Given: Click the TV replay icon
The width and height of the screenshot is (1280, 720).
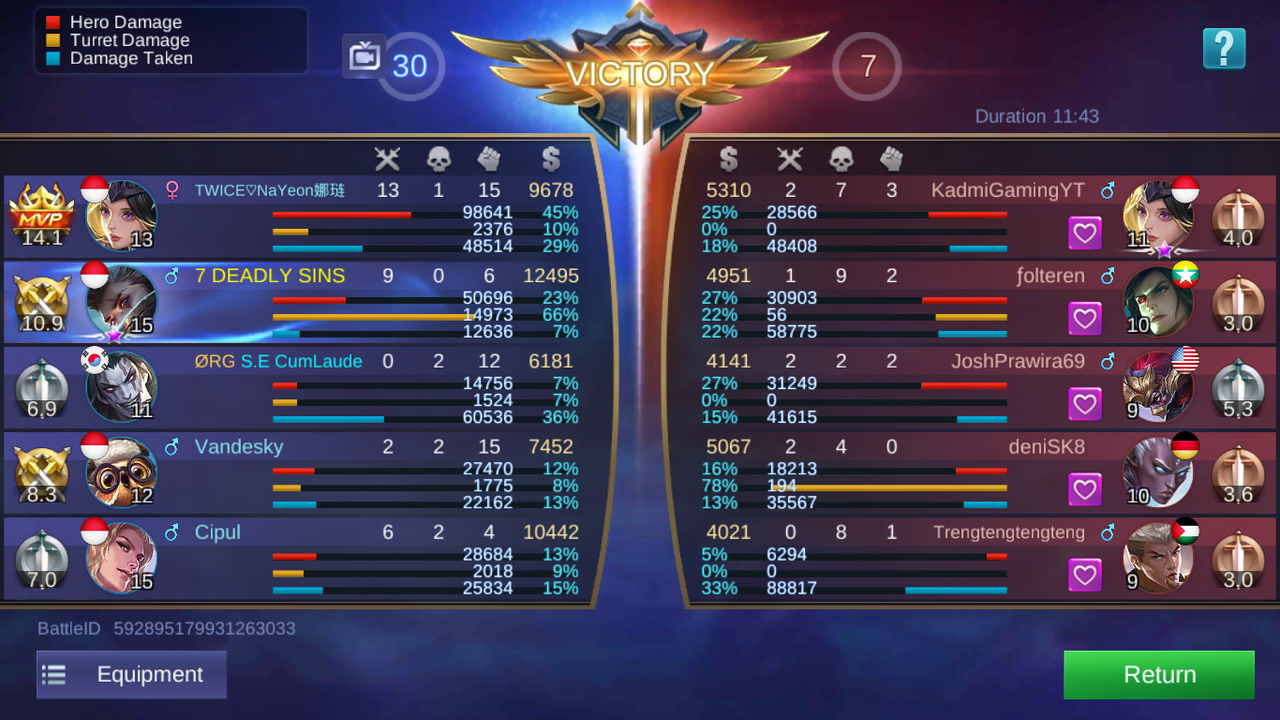Looking at the screenshot, I should coord(363,57).
